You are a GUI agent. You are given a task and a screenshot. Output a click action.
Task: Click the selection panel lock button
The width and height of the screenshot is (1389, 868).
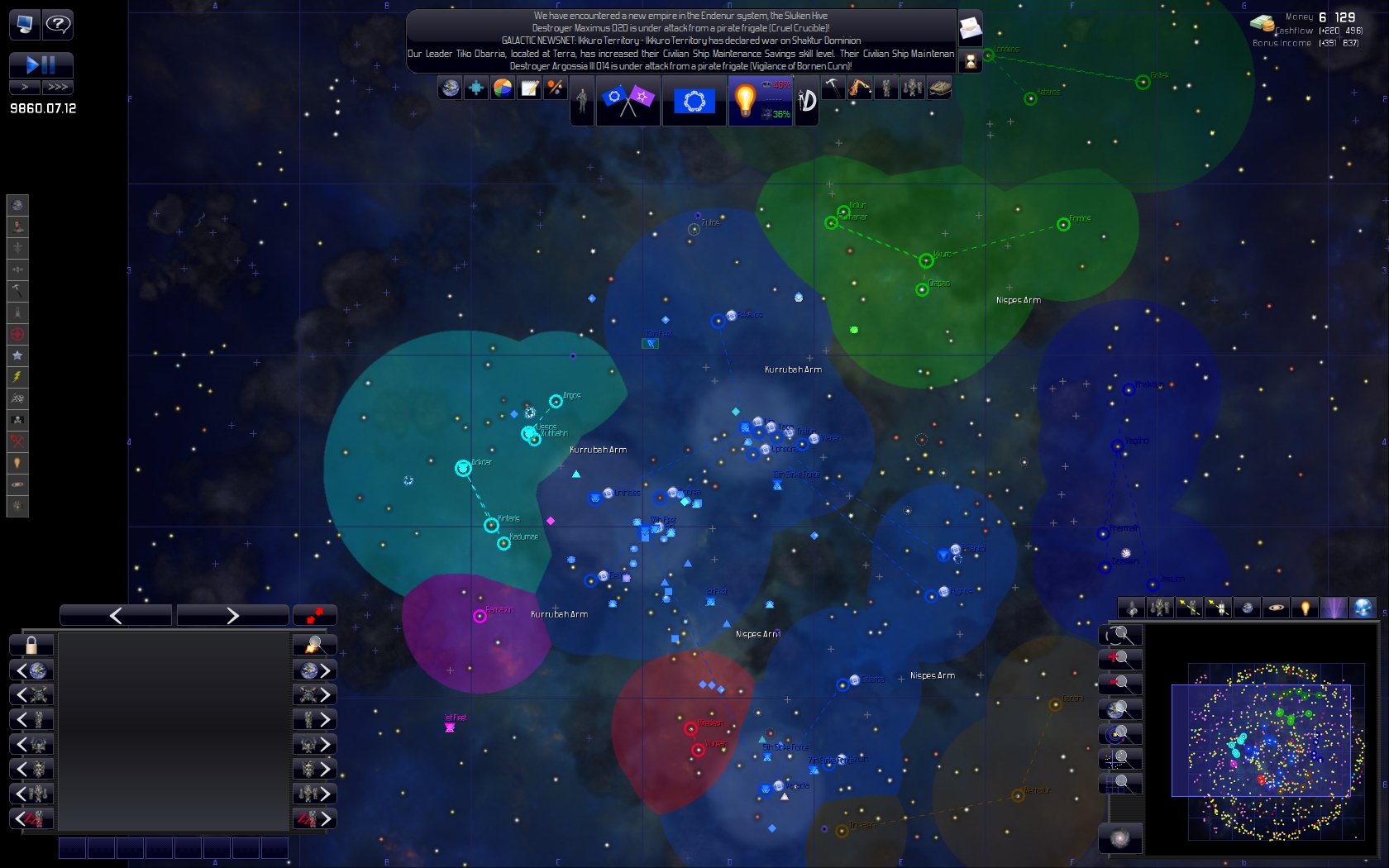point(31,645)
